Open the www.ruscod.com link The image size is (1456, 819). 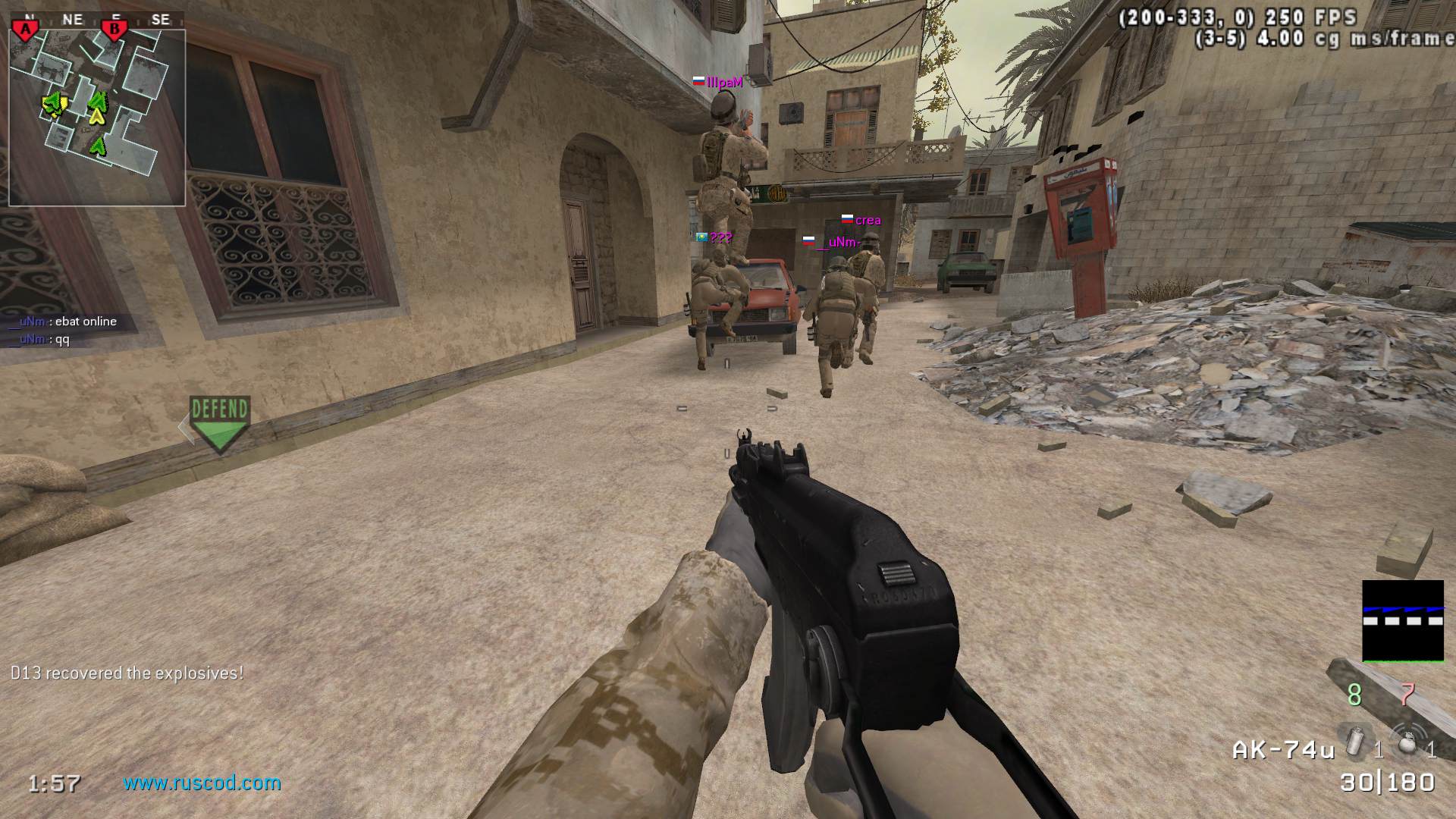202,783
